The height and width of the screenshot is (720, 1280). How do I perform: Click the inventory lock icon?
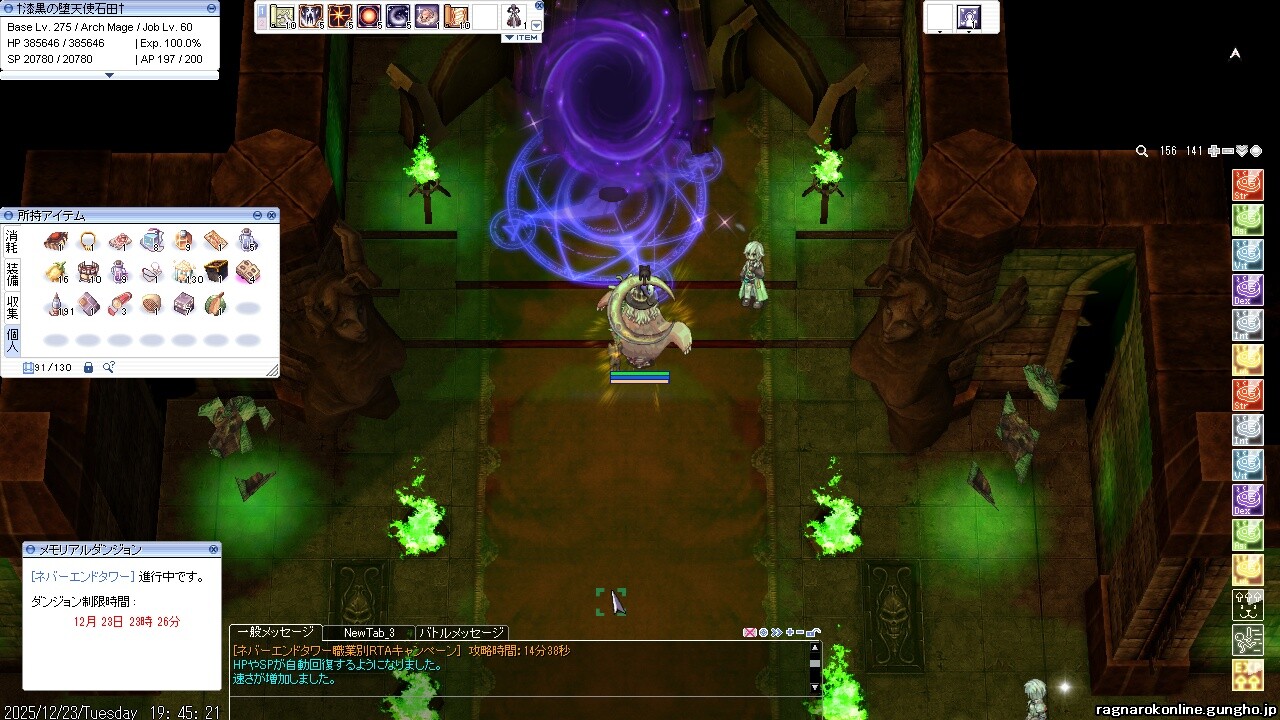[88, 368]
